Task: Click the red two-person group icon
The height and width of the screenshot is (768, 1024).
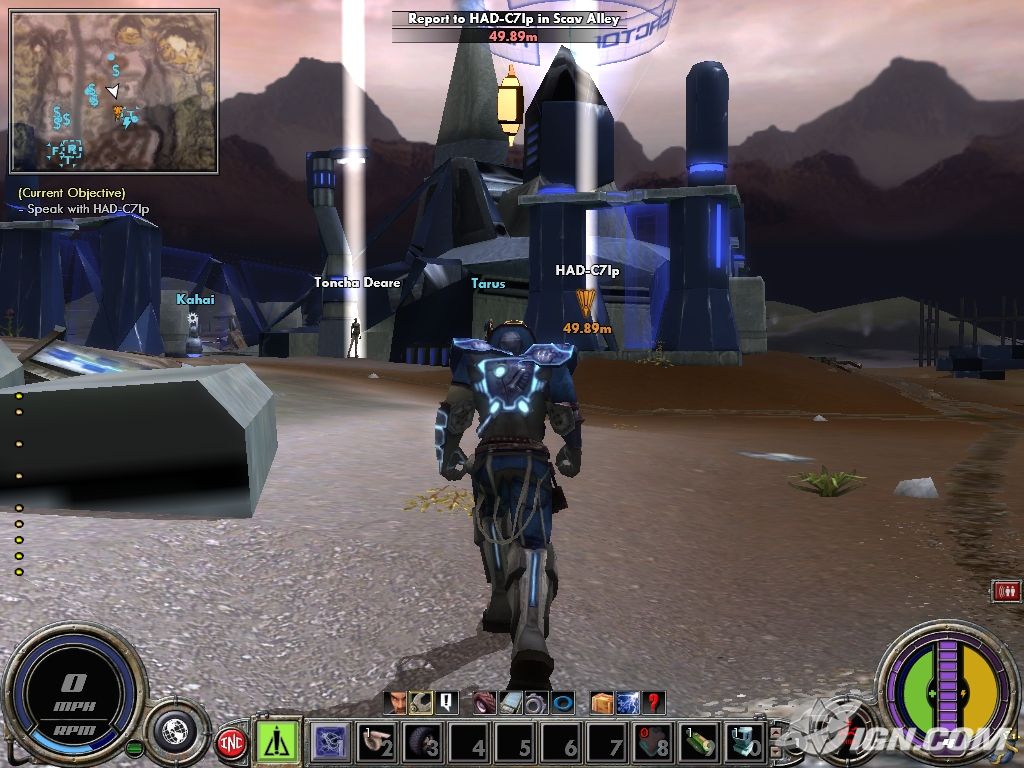Action: coord(1006,591)
